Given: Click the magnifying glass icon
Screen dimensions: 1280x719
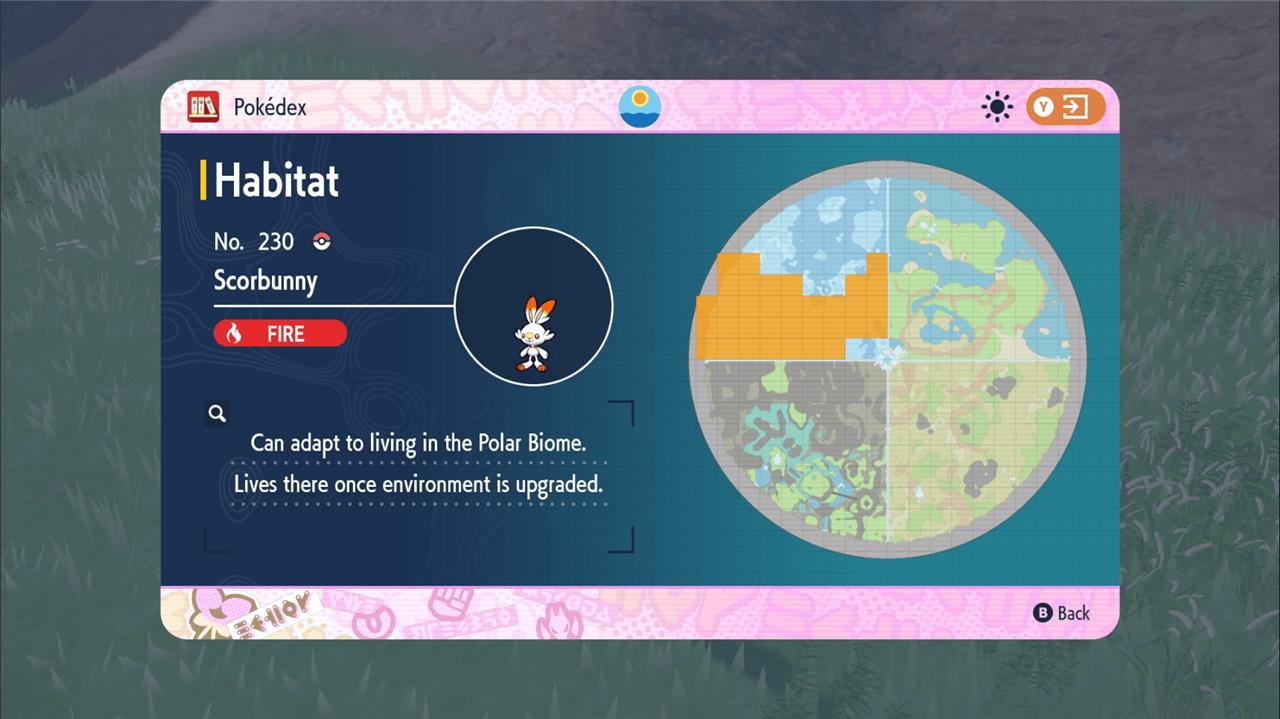Looking at the screenshot, I should [217, 413].
